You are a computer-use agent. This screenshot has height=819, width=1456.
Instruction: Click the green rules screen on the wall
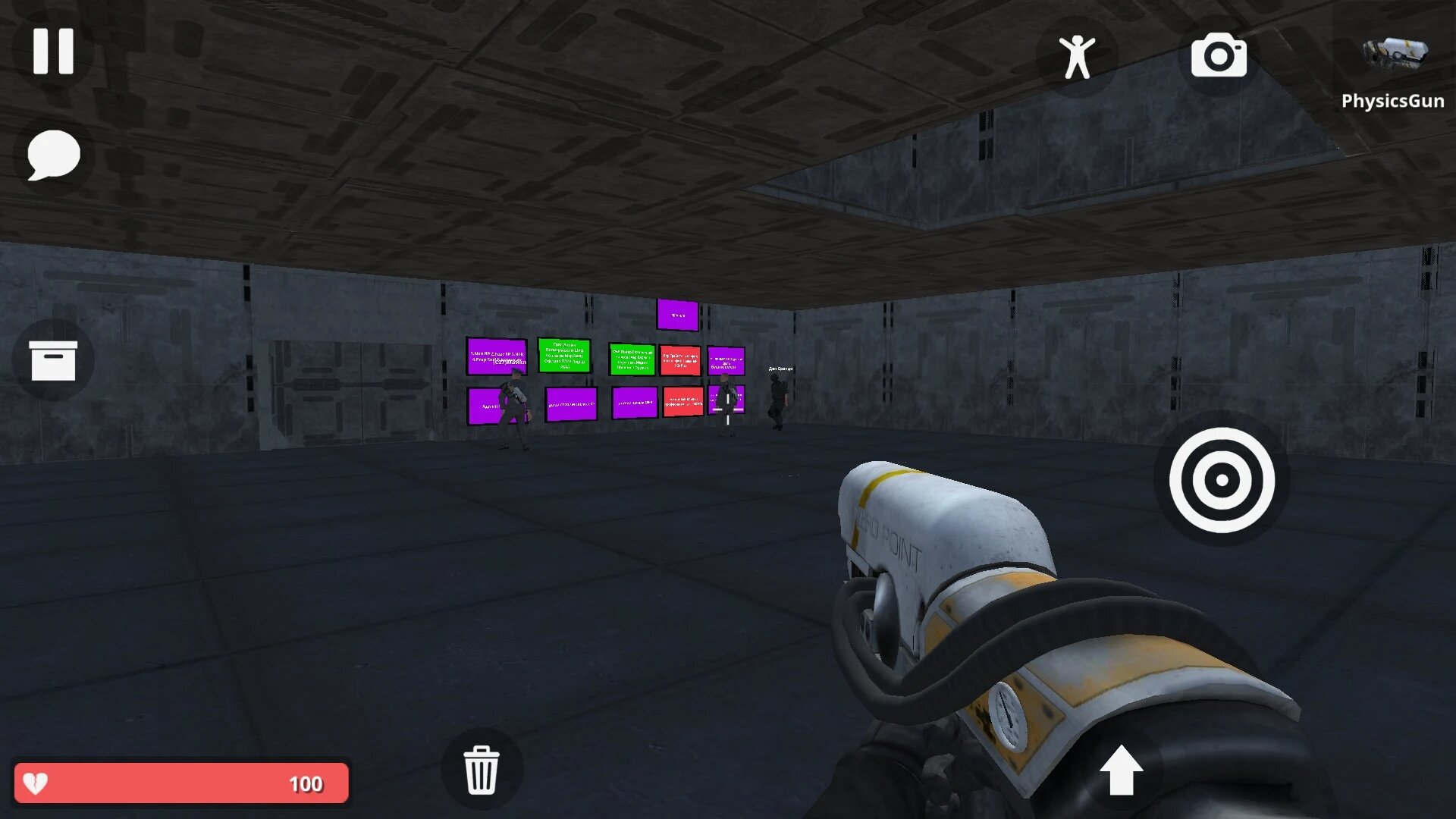[564, 357]
